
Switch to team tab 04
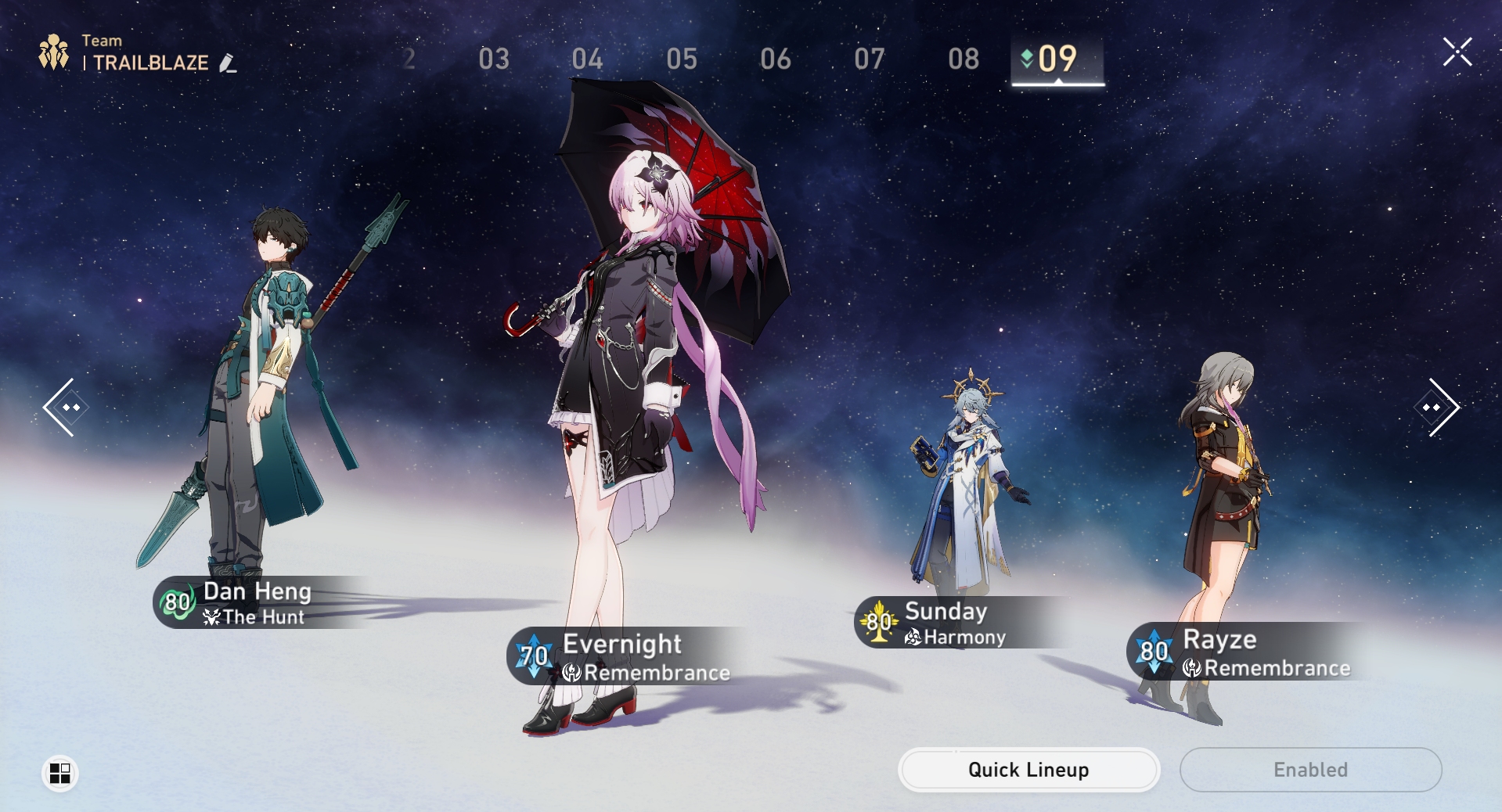pos(587,59)
